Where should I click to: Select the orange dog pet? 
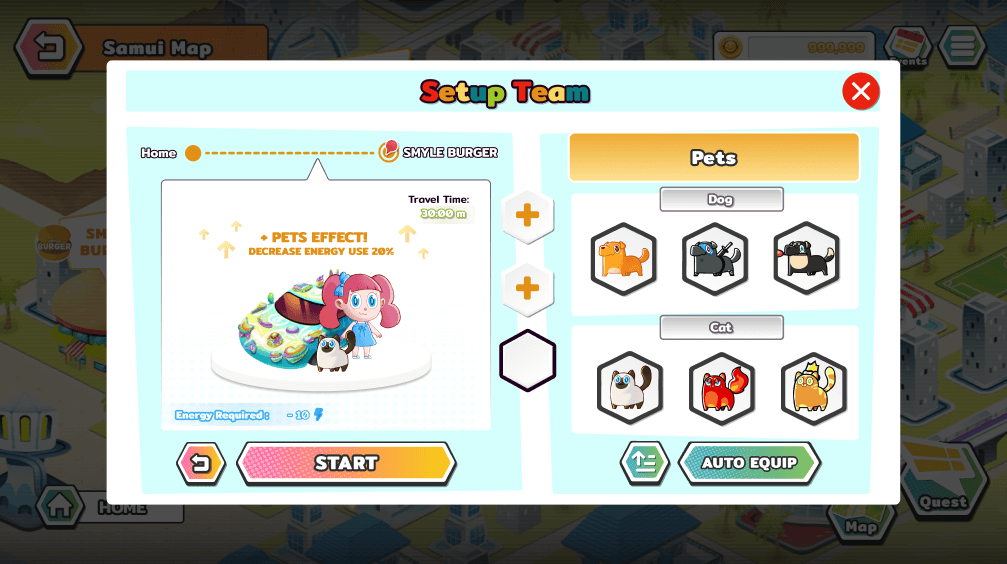point(623,259)
